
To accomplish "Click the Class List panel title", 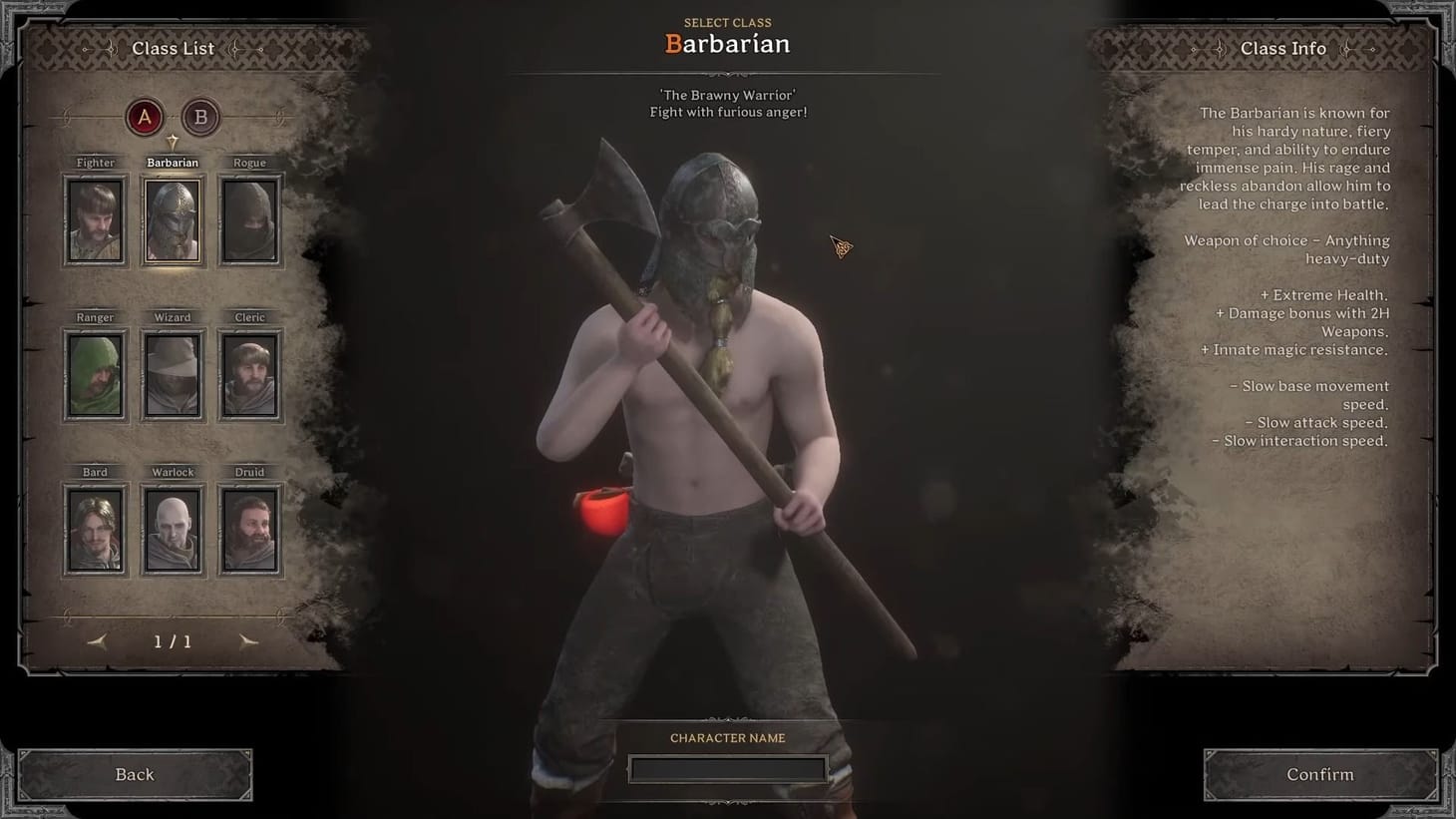I will point(174,48).
